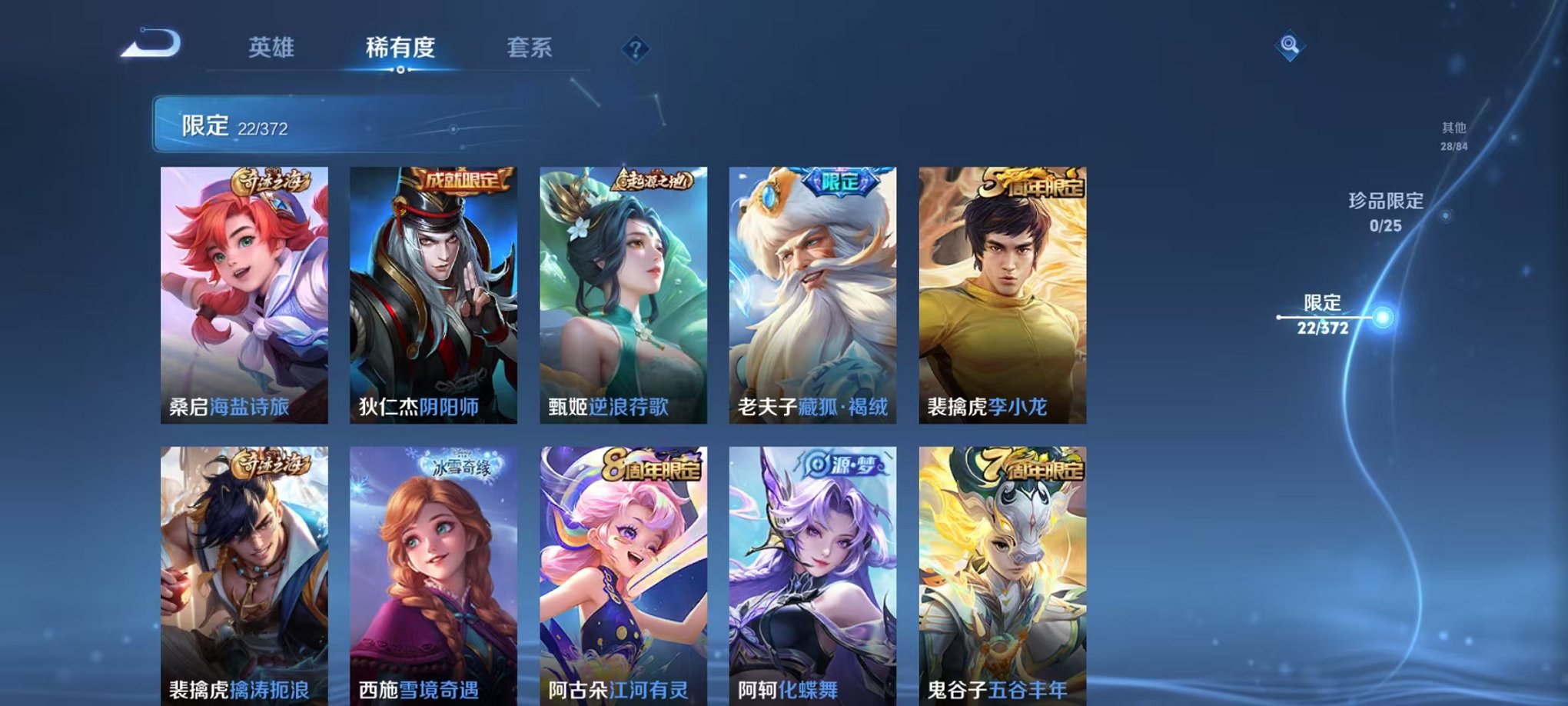Select the 稀有度 tab

[400, 48]
